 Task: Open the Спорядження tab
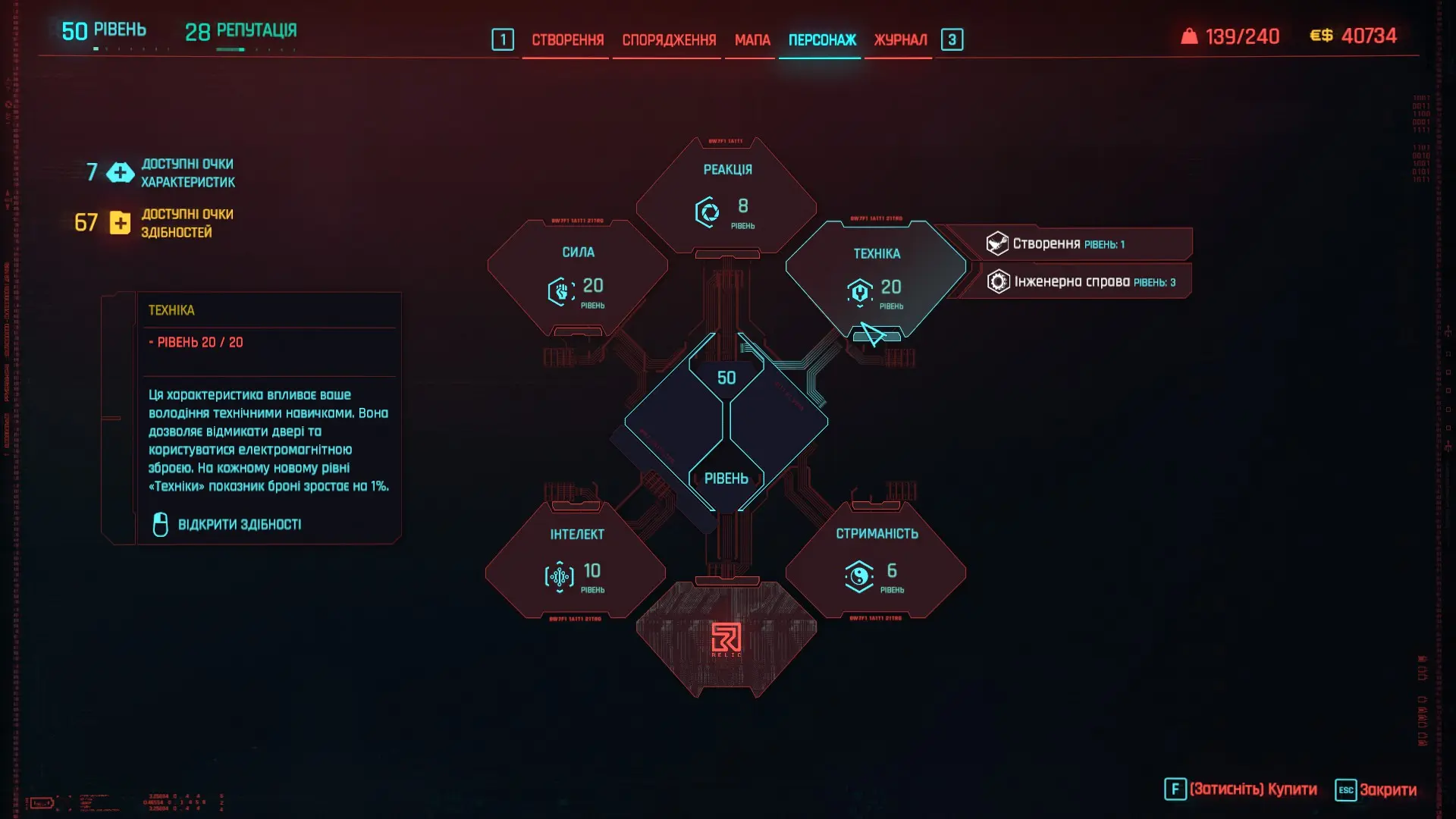[x=669, y=40]
